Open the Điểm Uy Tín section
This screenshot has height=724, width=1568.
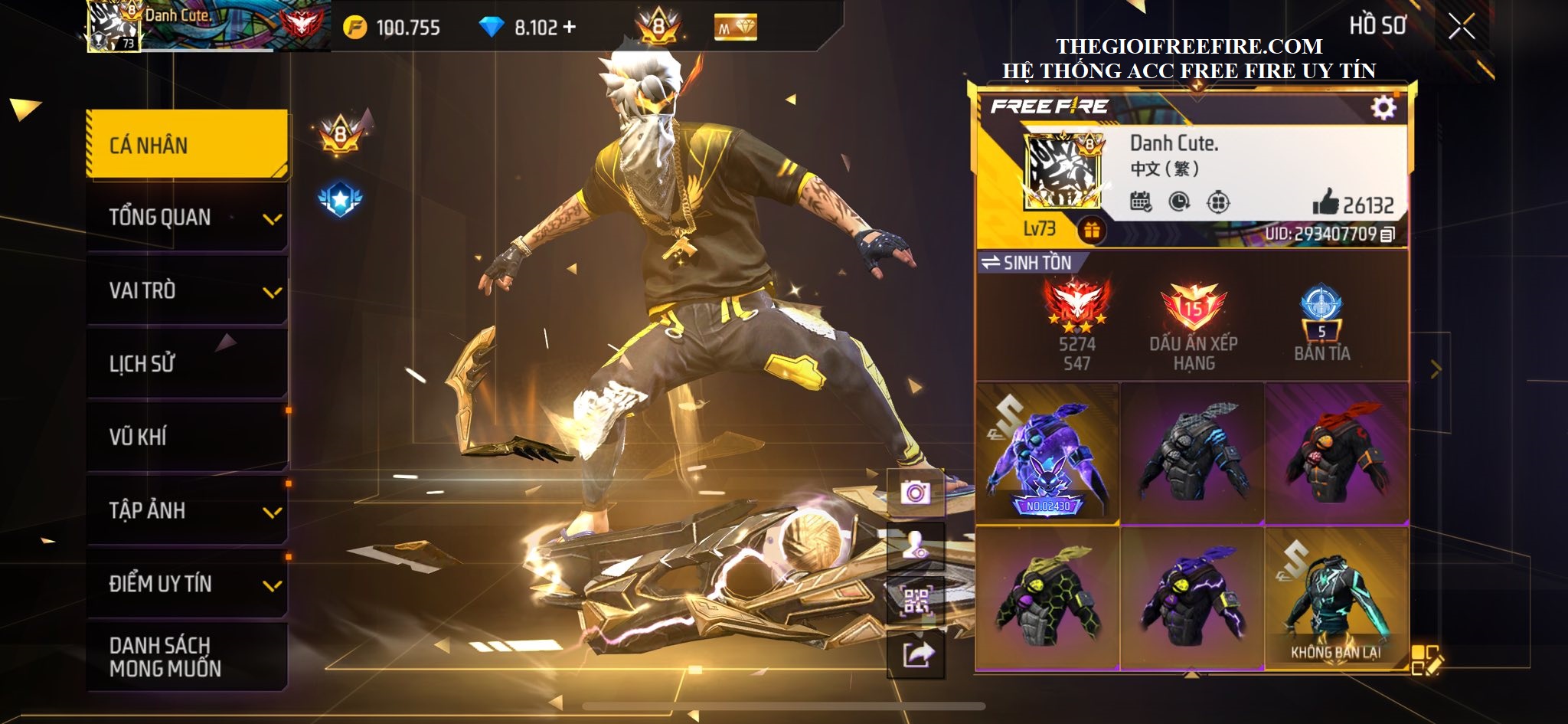188,584
